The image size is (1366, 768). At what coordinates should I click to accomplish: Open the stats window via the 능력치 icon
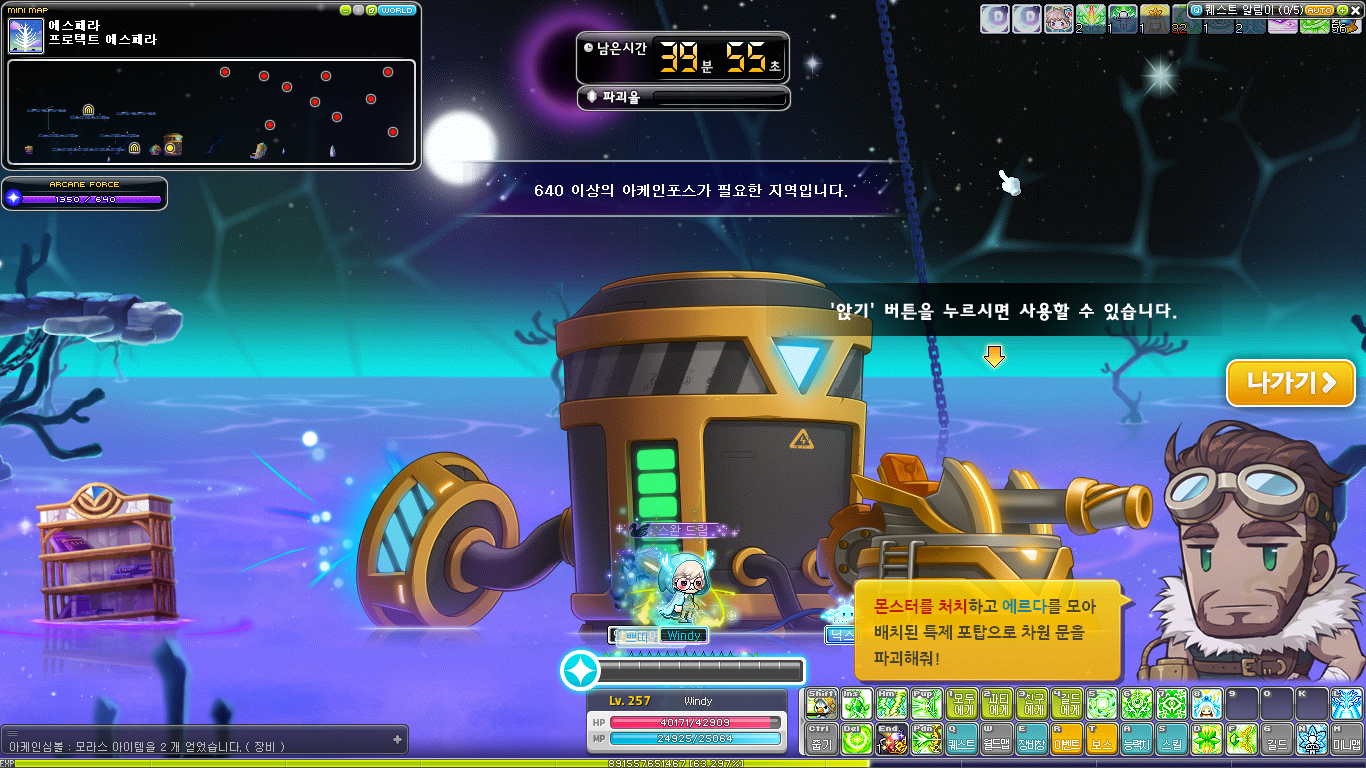(x=1135, y=740)
